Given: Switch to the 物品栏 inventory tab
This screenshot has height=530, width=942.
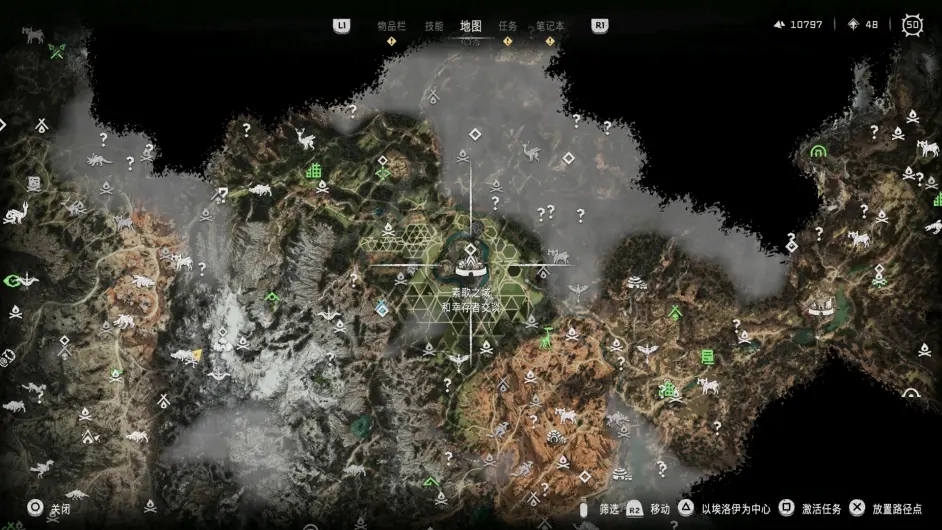Looking at the screenshot, I should [x=391, y=26].
